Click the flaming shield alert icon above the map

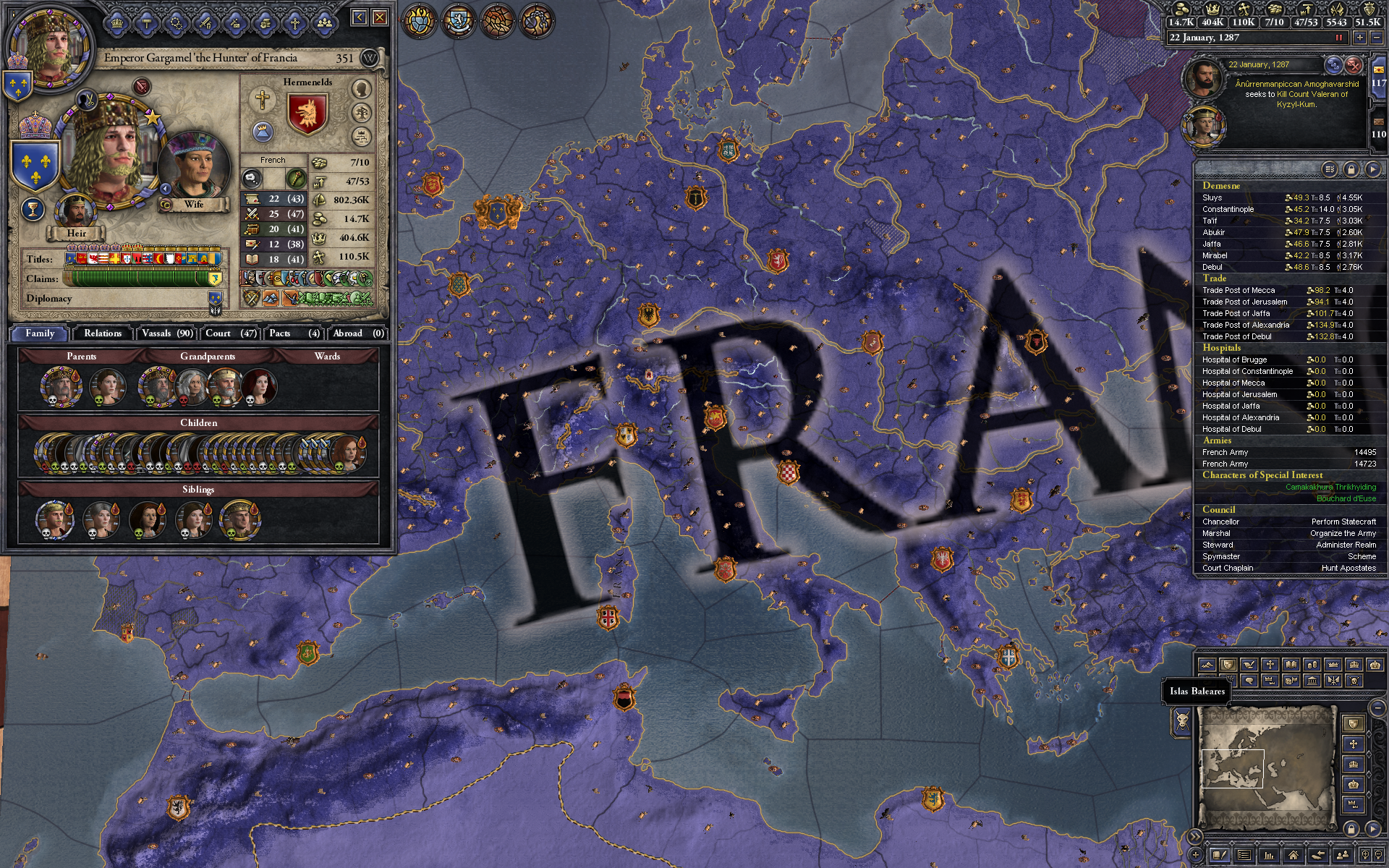[x=418, y=22]
